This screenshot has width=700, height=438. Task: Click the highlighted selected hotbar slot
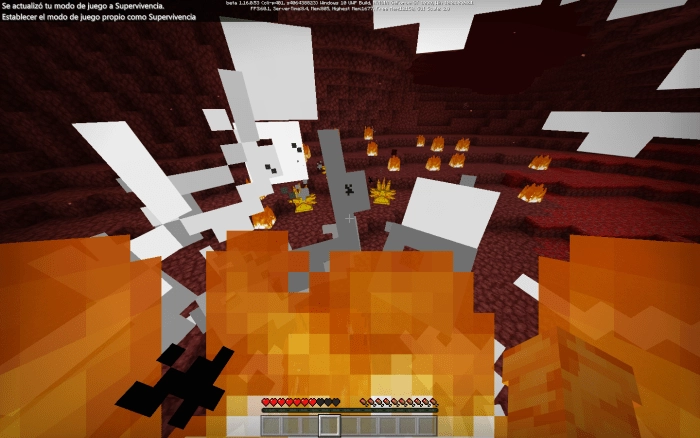(x=329, y=425)
